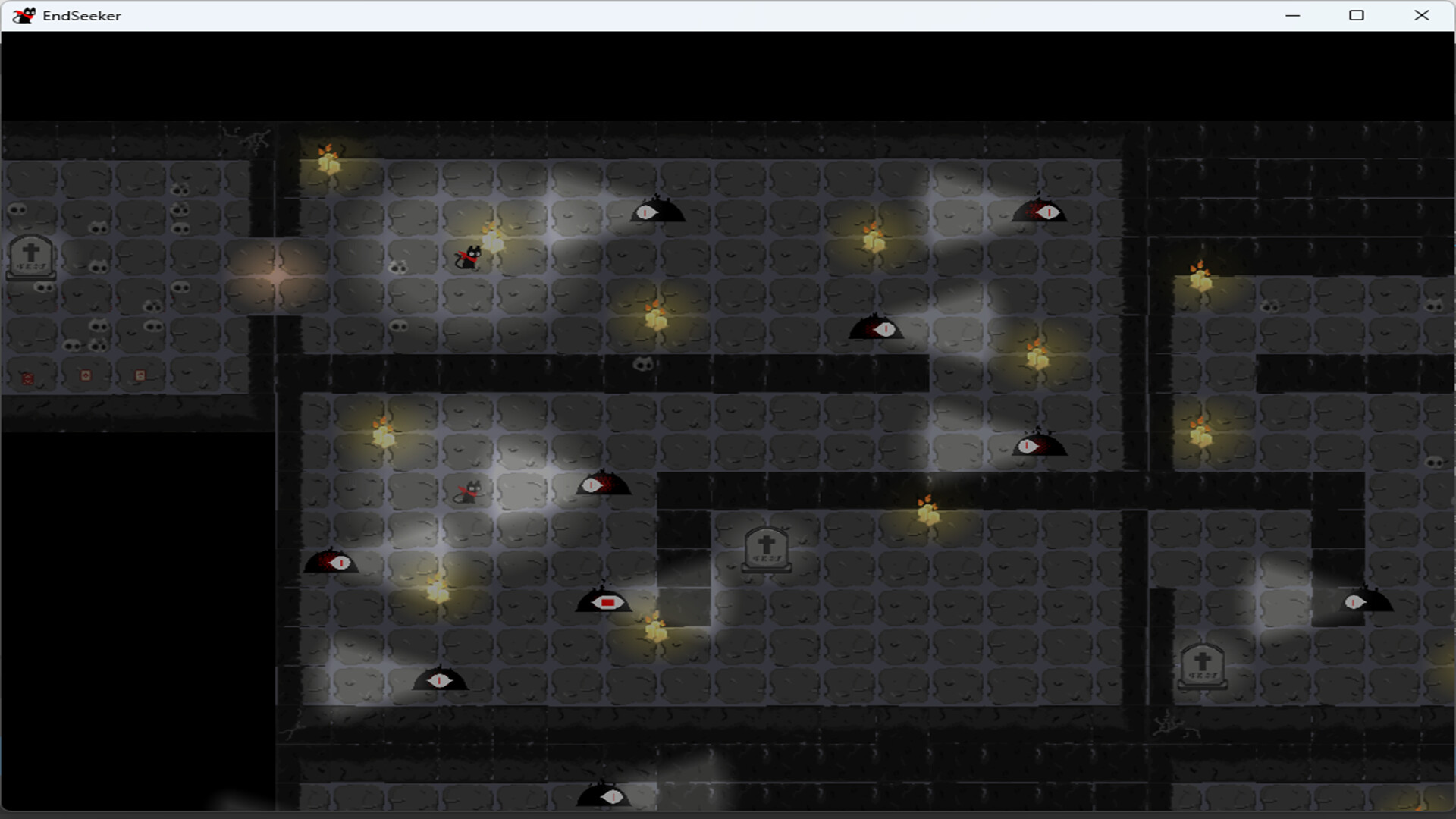The width and height of the screenshot is (1456, 819).
Task: Select the gravestone near the map center
Action: click(x=766, y=548)
